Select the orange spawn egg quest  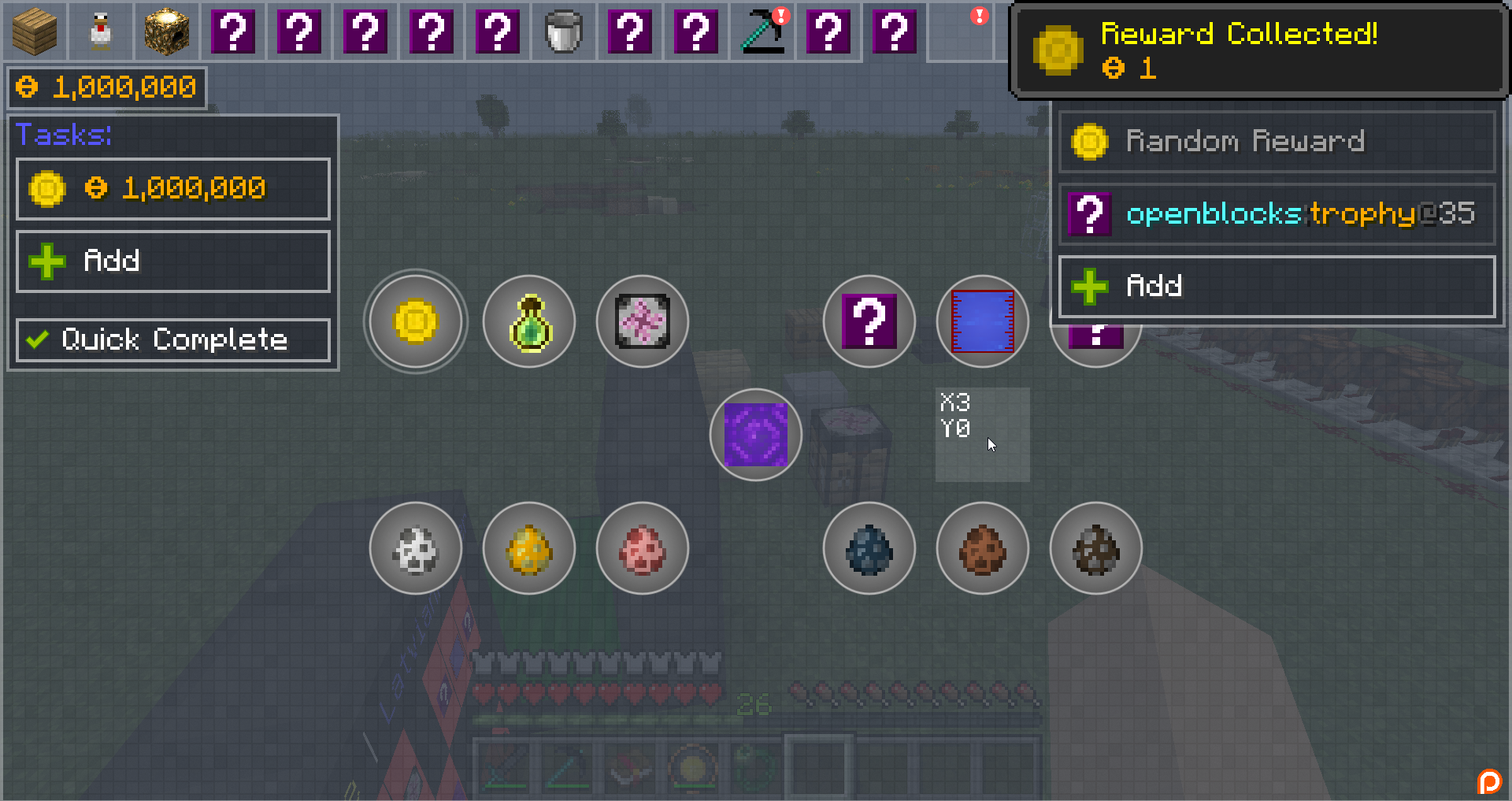pyautogui.click(x=529, y=548)
